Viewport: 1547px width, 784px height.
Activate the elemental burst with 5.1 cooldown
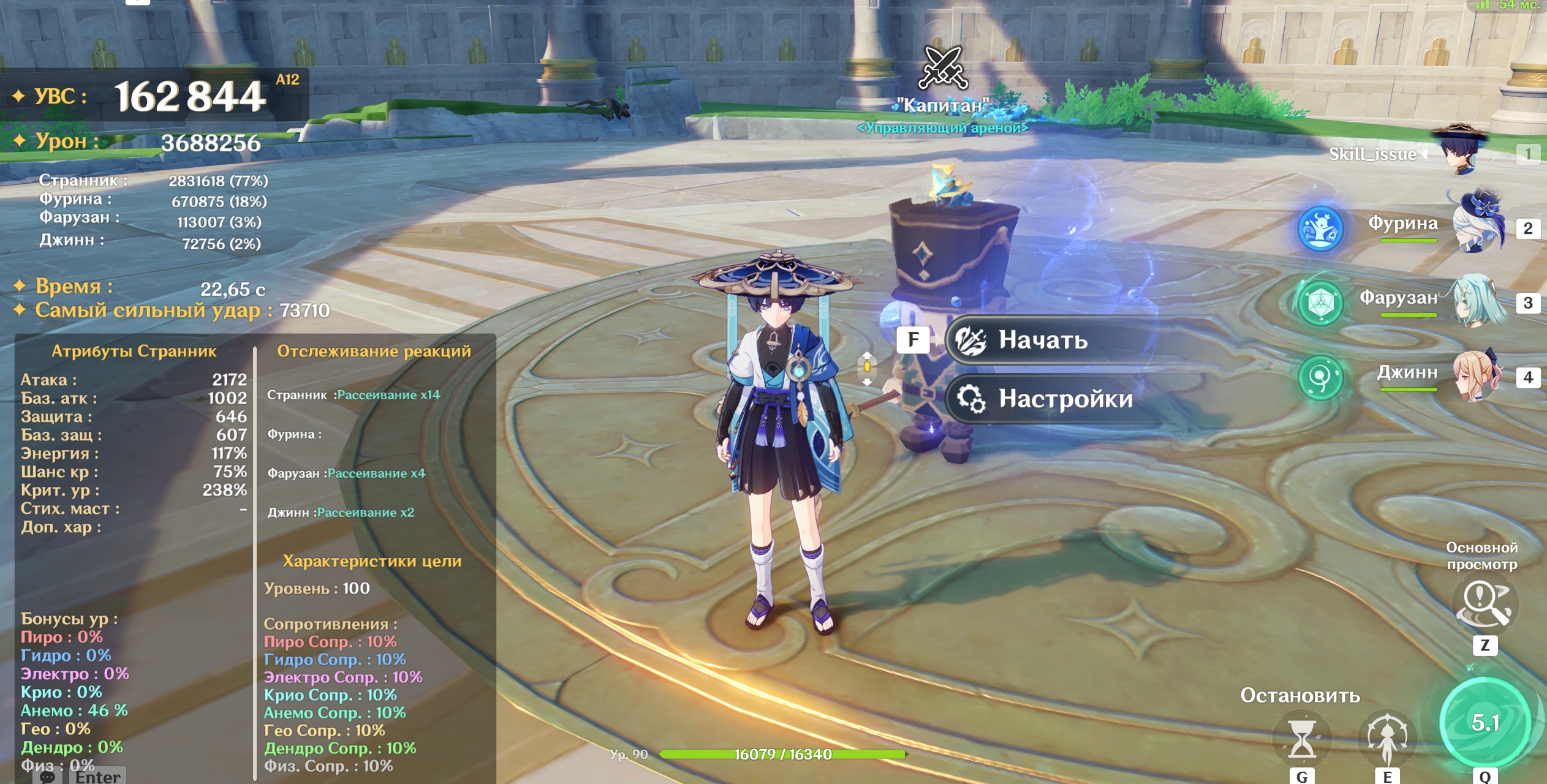coord(1485,723)
